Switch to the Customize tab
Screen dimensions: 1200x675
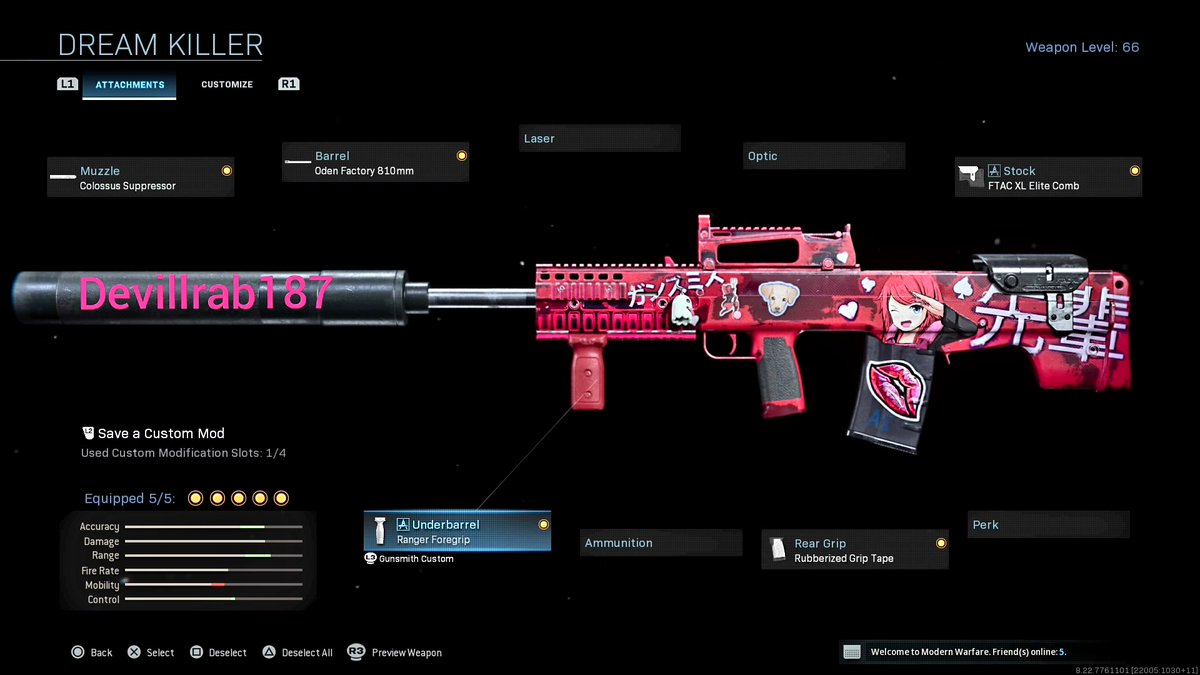click(227, 85)
